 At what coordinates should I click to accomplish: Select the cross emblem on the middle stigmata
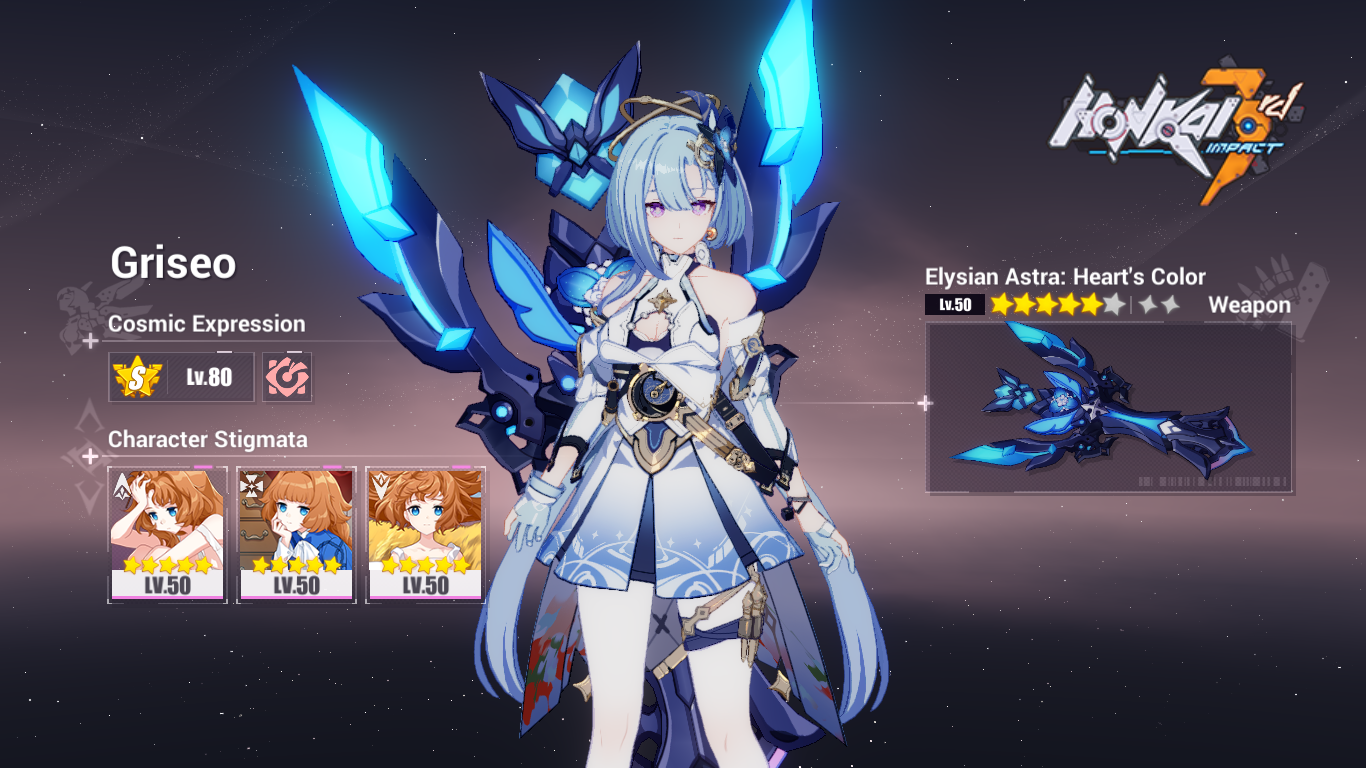[x=250, y=485]
